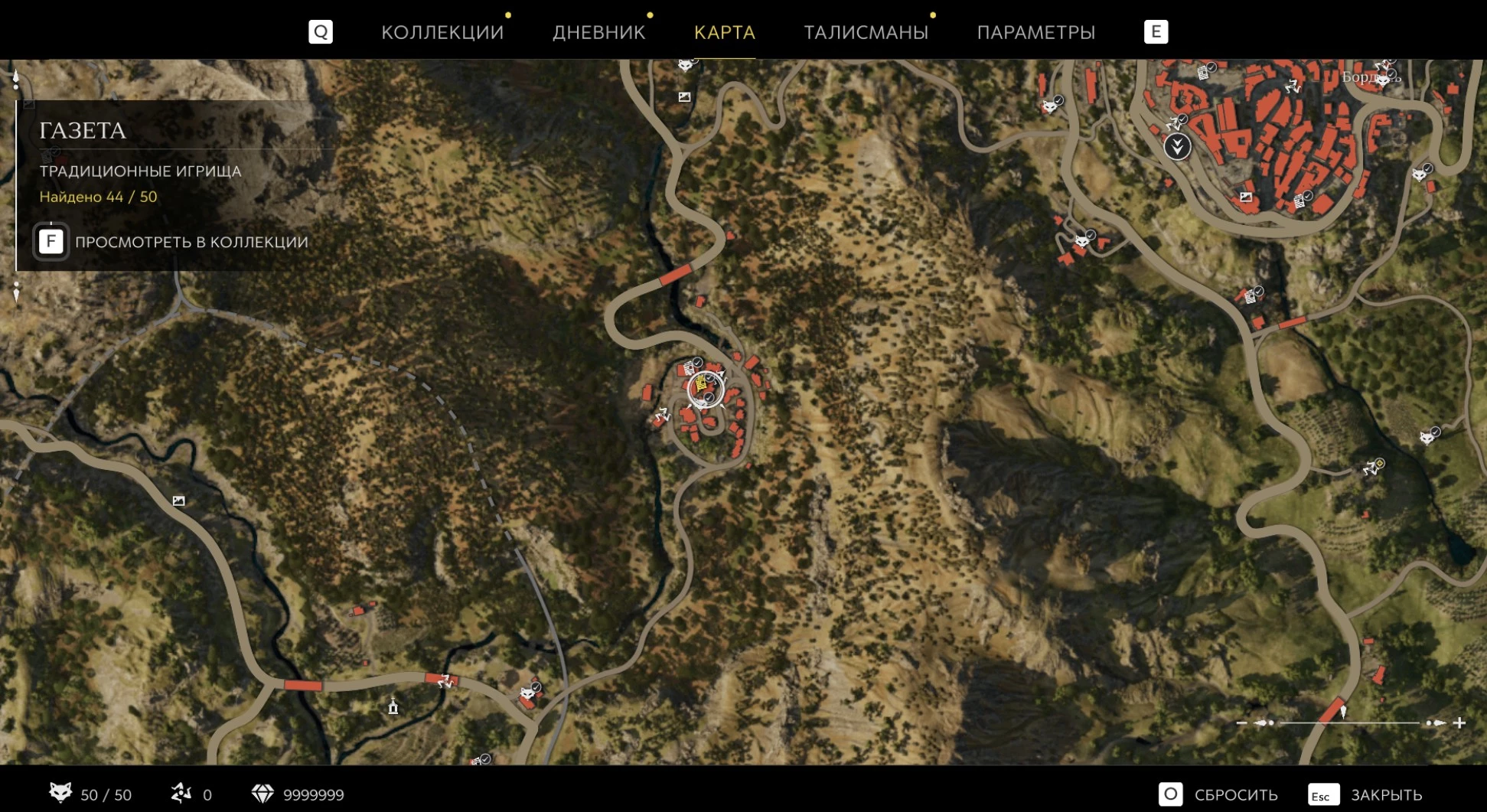
Task: Click the round double-chevron marker in town
Action: pyautogui.click(x=1177, y=146)
